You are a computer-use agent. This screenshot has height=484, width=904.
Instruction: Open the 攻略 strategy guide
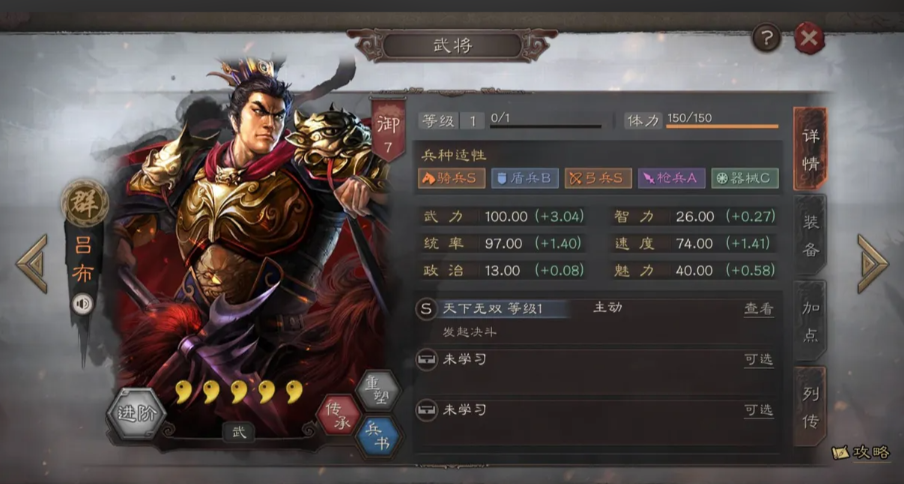861,453
